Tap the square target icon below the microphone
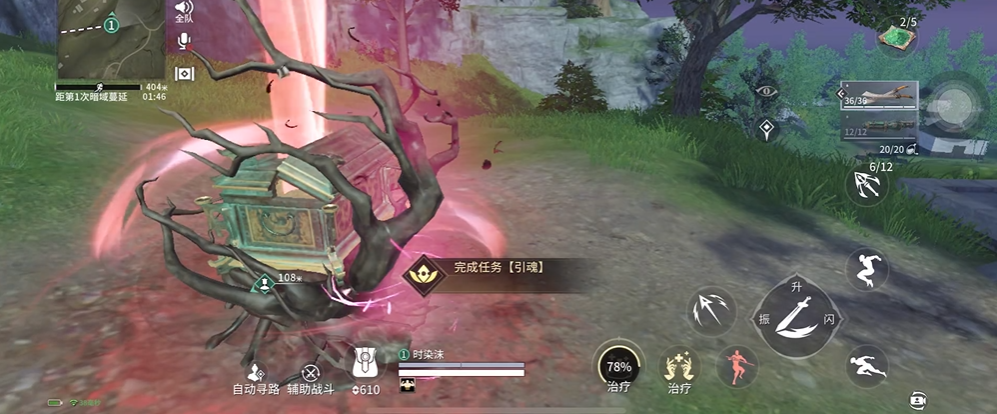997x414 pixels. coord(184,73)
